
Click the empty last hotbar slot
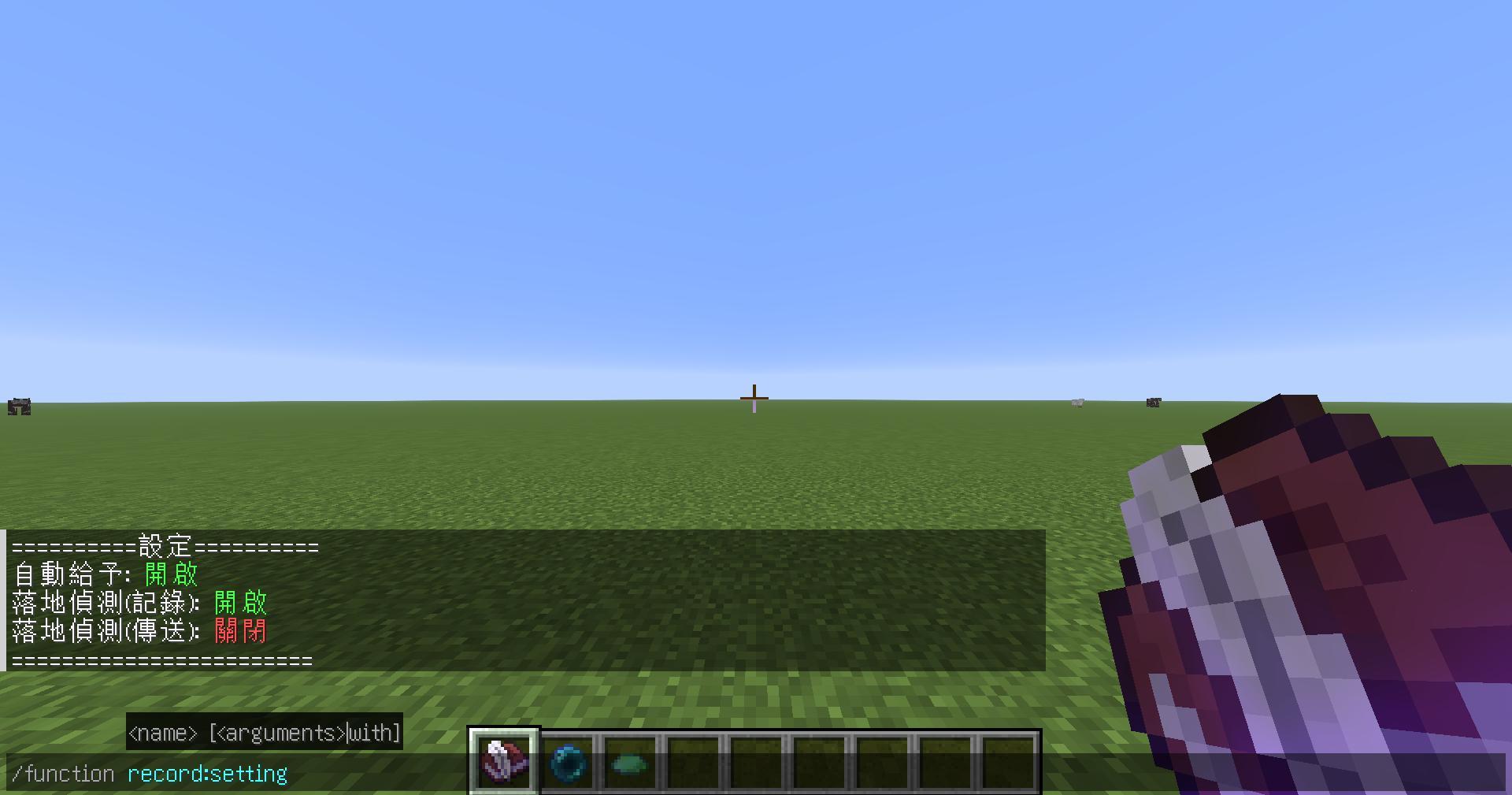pyautogui.click(x=1010, y=761)
